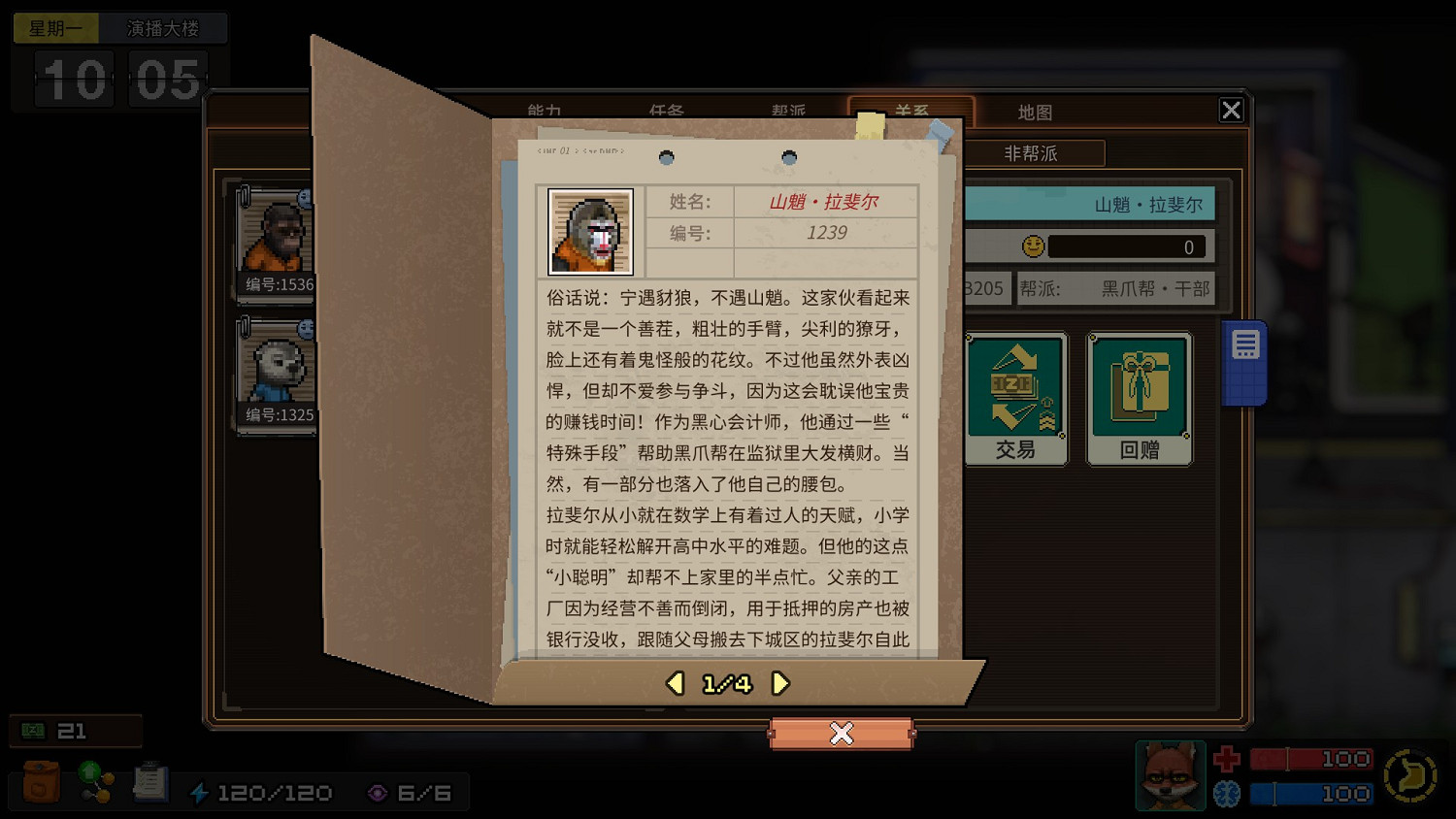The height and width of the screenshot is (819, 1456).
Task: Click the green skill upgrade orb icon
Action: [x=94, y=782]
